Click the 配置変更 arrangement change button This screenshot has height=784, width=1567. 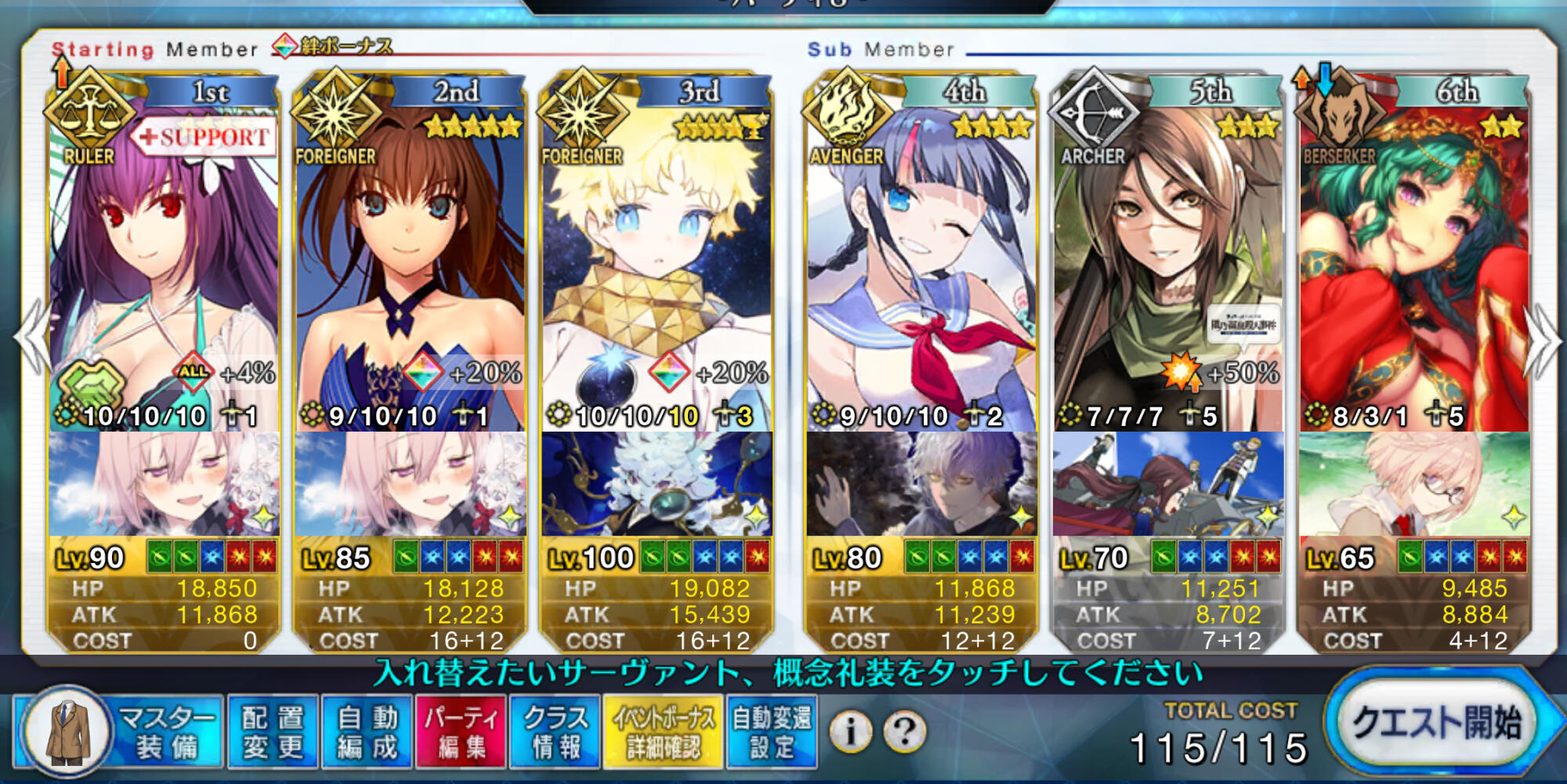[273, 732]
